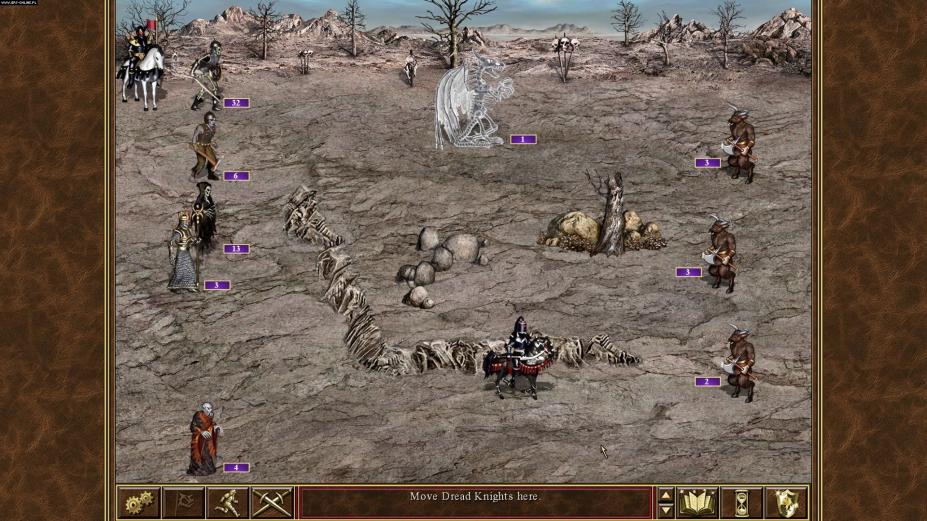Viewport: 927px width, 521px height.
Task: Defend with the shield button
Action: (x=785, y=502)
